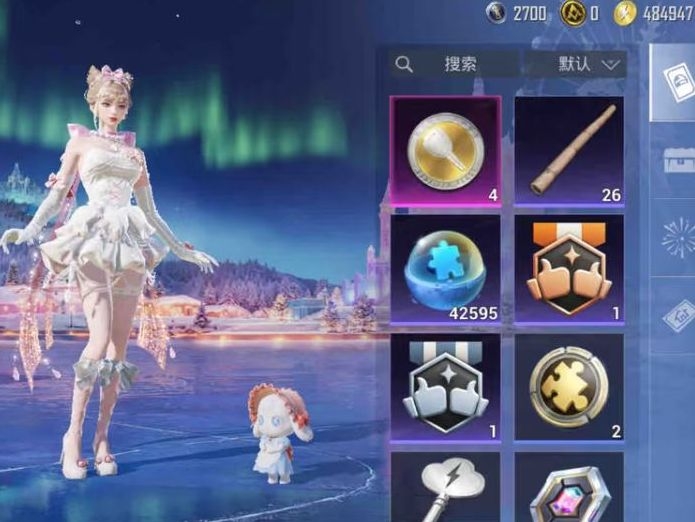Choose the blue puzzle piece orb item
The width and height of the screenshot is (695, 522).
pyautogui.click(x=445, y=269)
